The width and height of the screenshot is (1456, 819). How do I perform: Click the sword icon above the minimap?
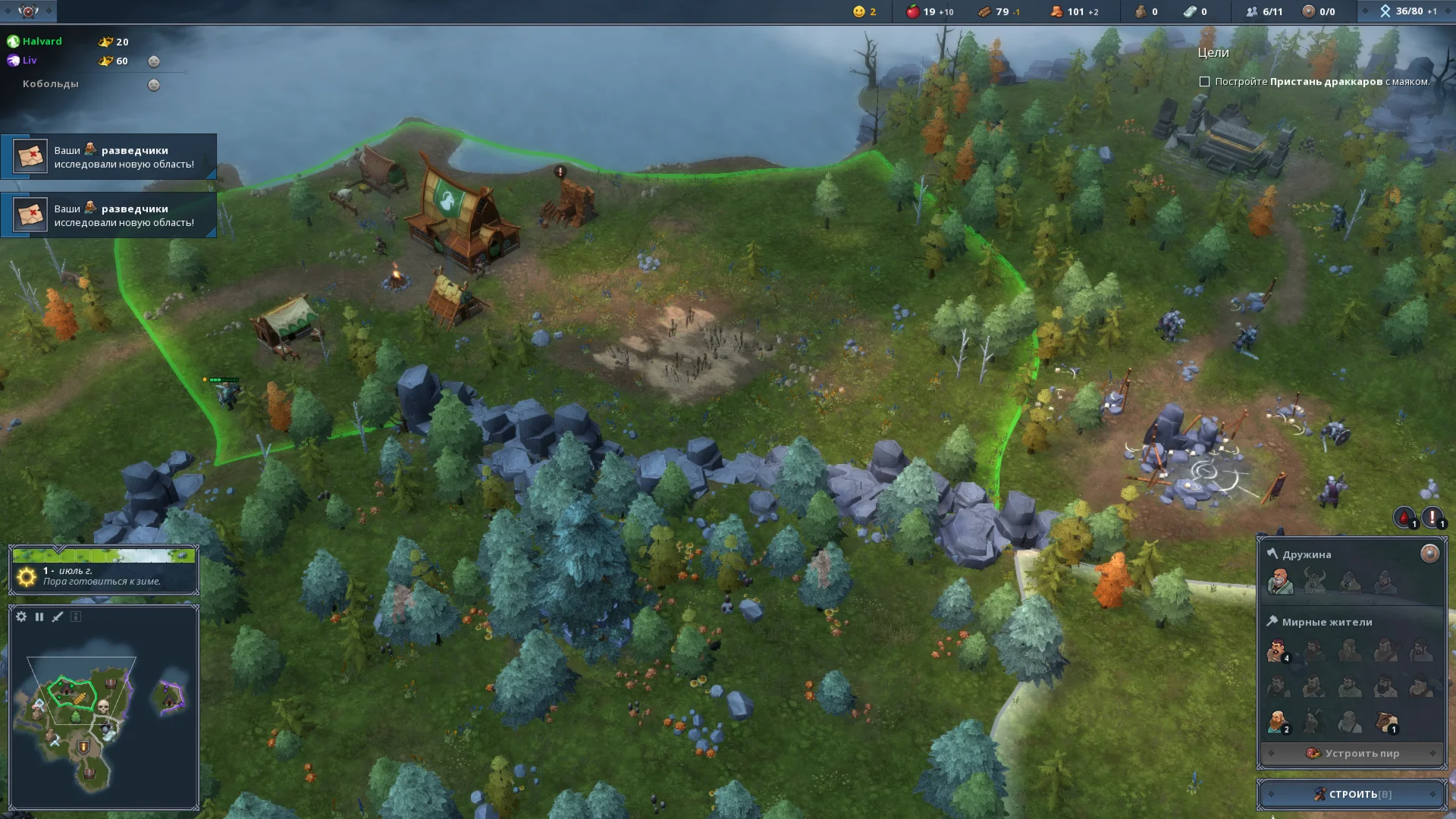point(58,617)
